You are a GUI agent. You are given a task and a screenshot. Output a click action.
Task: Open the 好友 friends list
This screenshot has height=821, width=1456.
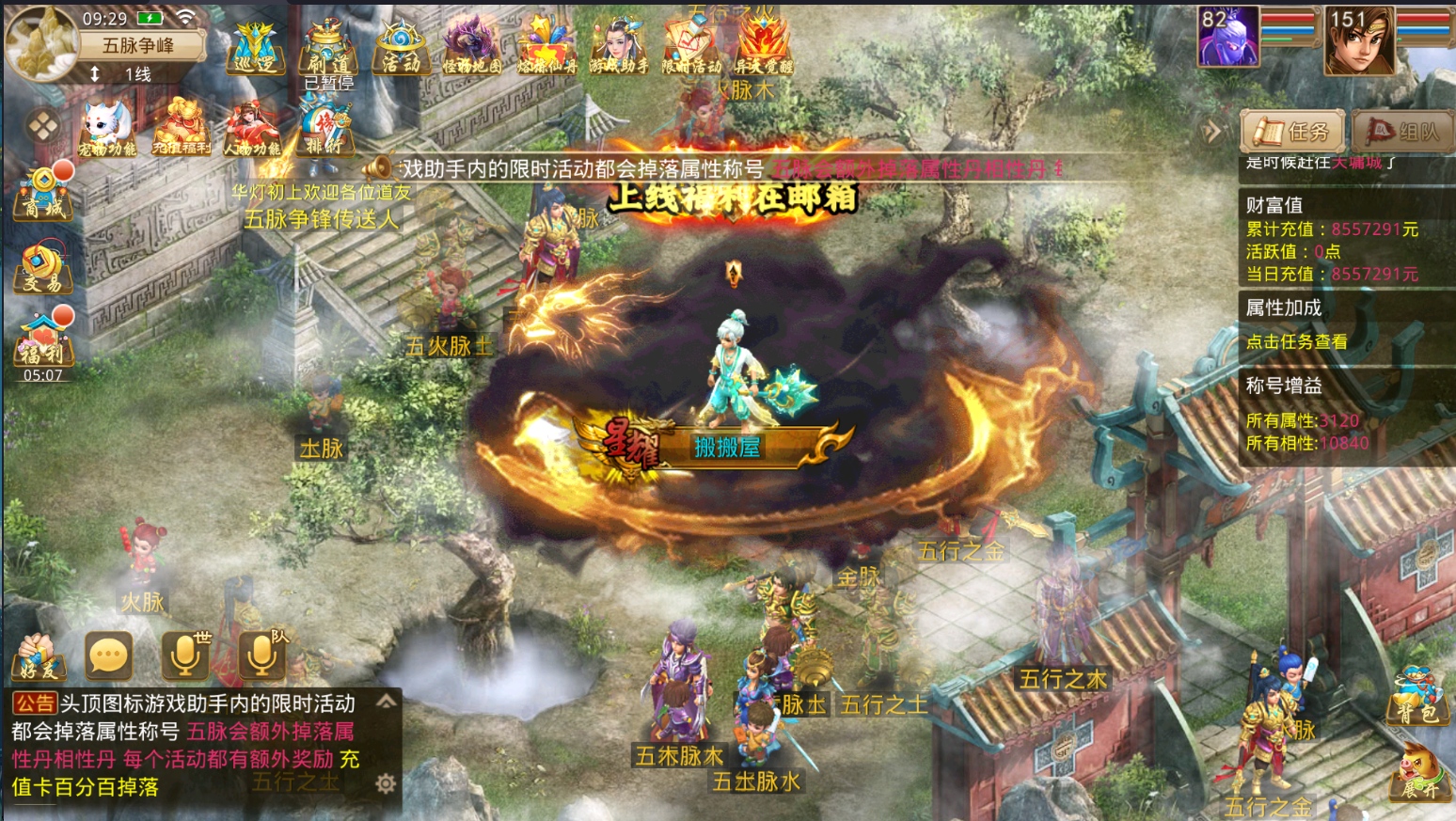pyautogui.click(x=39, y=656)
